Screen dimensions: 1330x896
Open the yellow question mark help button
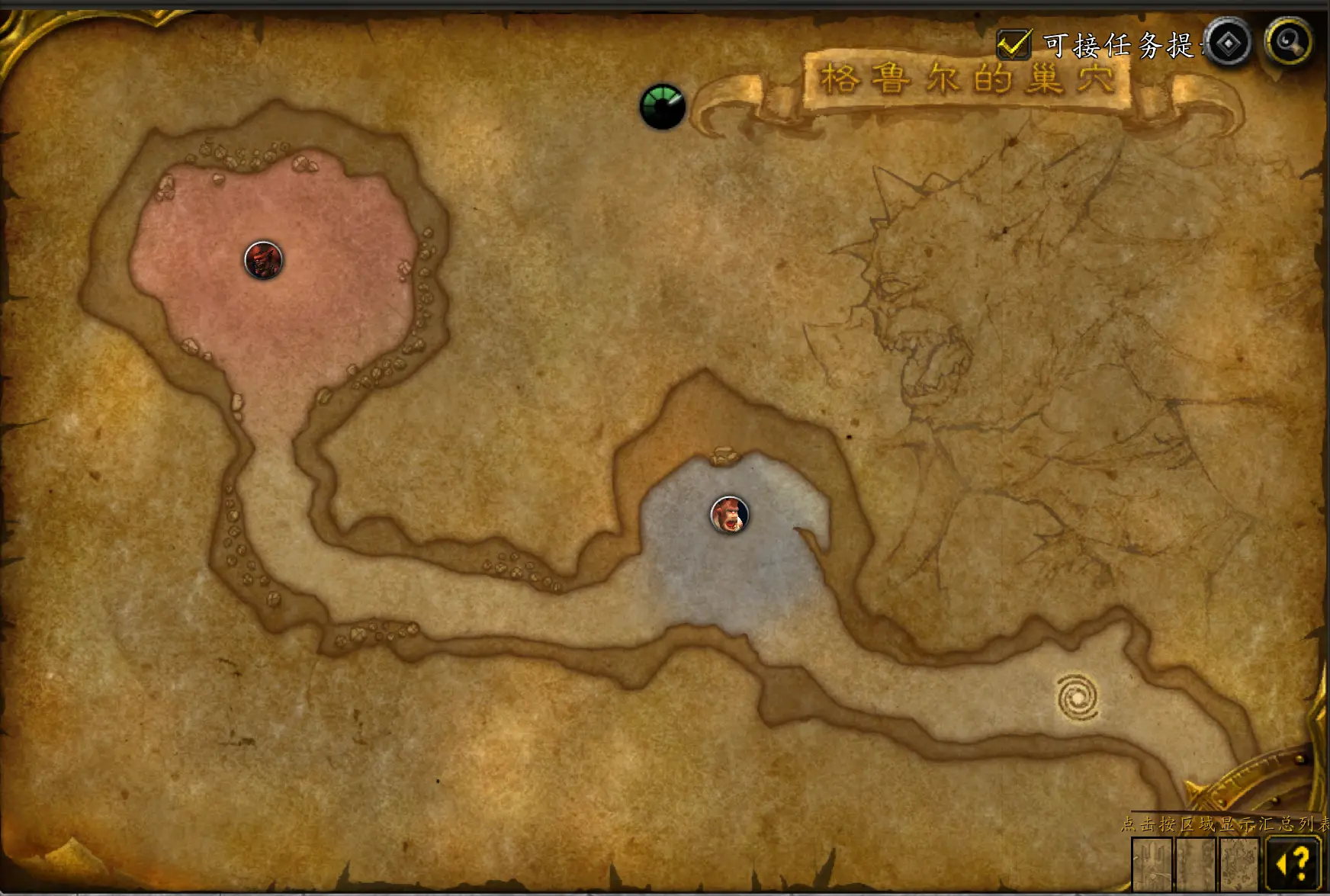pos(1292,863)
